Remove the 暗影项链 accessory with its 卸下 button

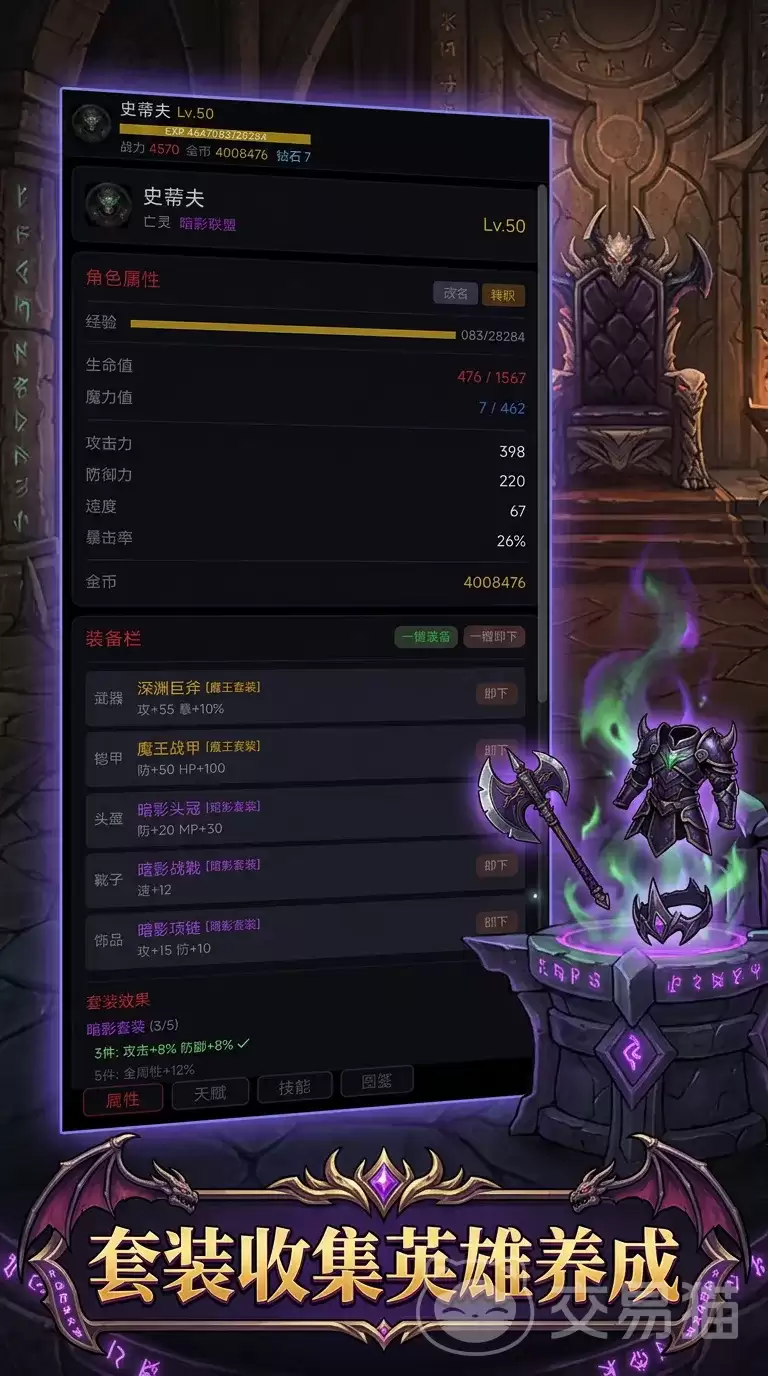point(497,922)
